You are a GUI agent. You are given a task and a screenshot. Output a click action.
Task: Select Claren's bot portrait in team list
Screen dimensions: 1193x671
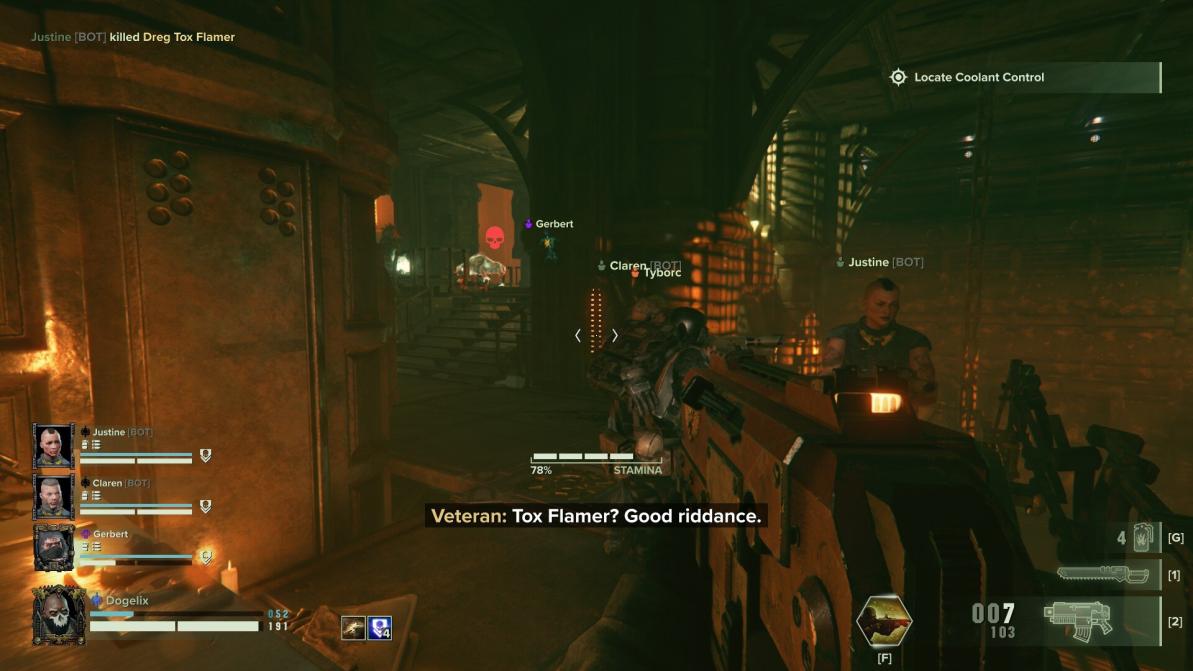click(53, 496)
